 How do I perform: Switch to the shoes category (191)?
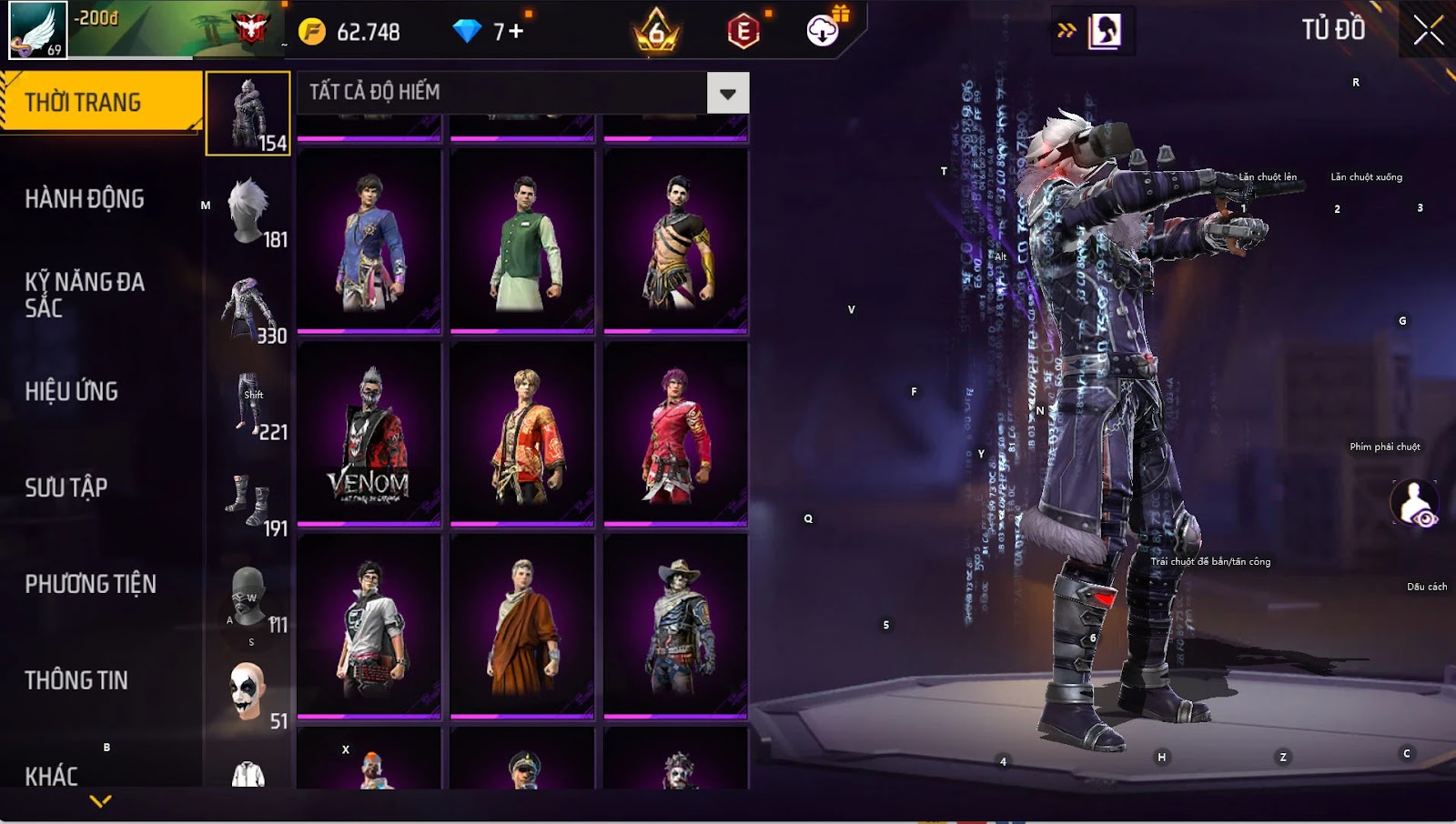pyautogui.click(x=248, y=500)
